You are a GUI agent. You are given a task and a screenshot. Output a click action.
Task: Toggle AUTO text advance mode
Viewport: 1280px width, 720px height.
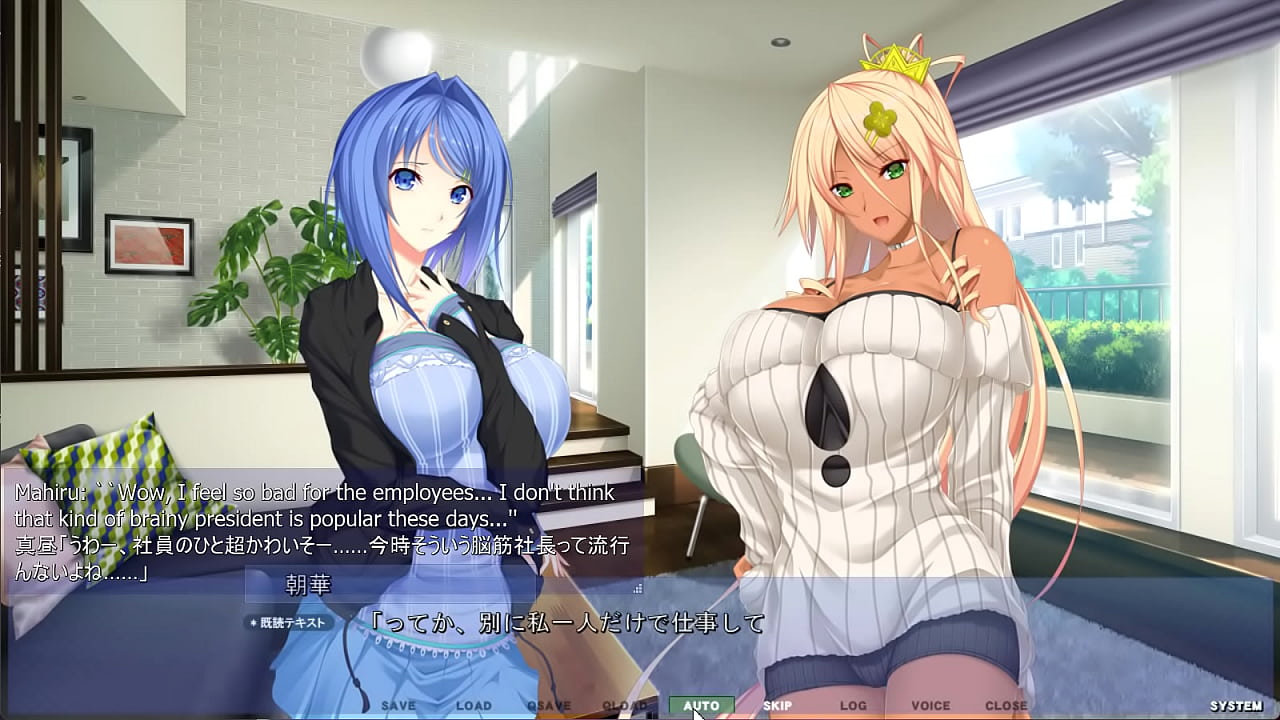click(701, 705)
